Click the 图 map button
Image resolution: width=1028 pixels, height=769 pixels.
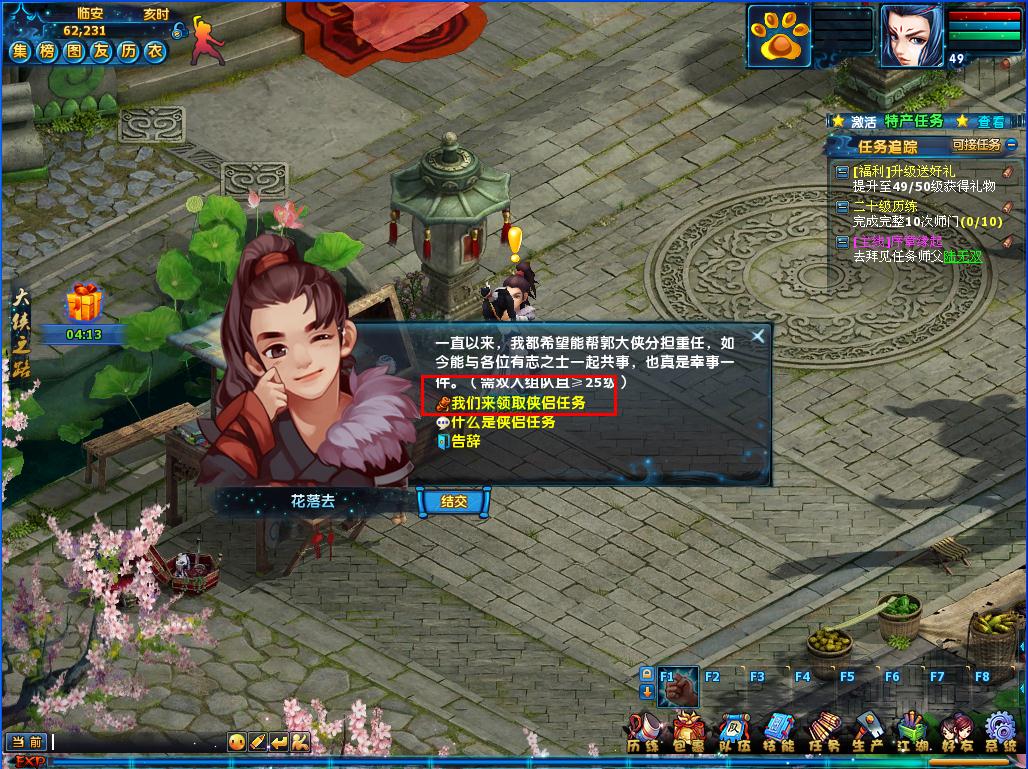click(73, 53)
